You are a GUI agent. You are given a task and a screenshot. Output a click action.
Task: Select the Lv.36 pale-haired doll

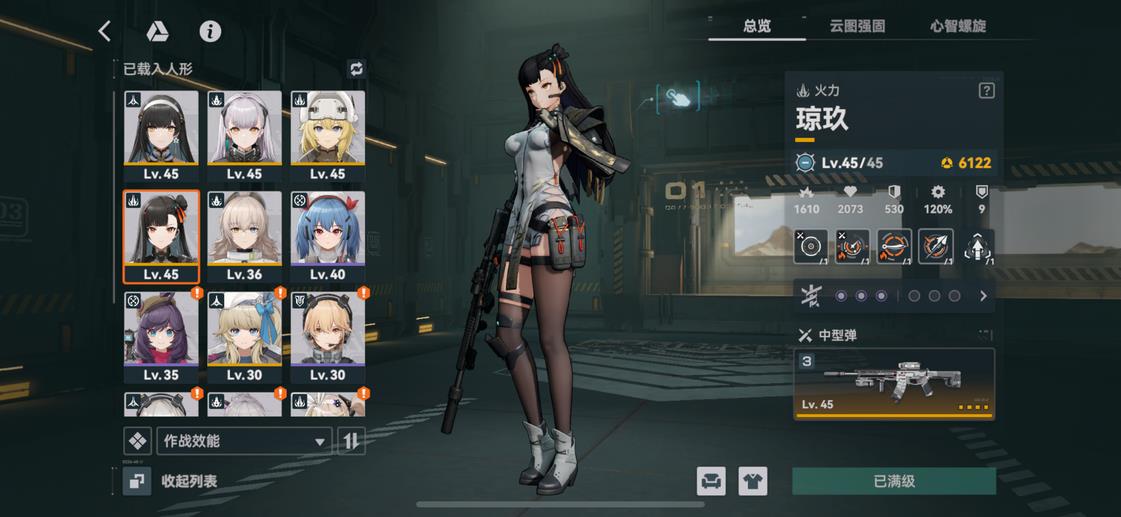pos(244,237)
